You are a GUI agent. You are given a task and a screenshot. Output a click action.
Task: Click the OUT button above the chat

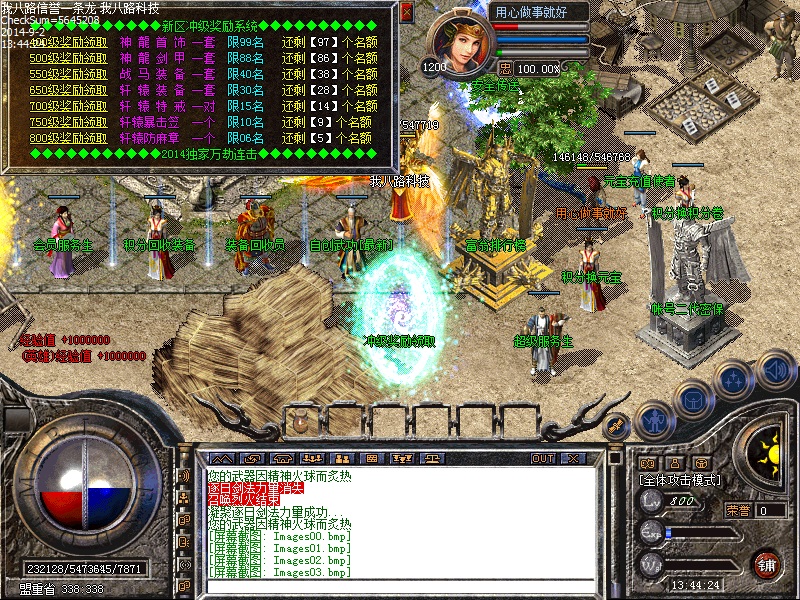pos(543,459)
